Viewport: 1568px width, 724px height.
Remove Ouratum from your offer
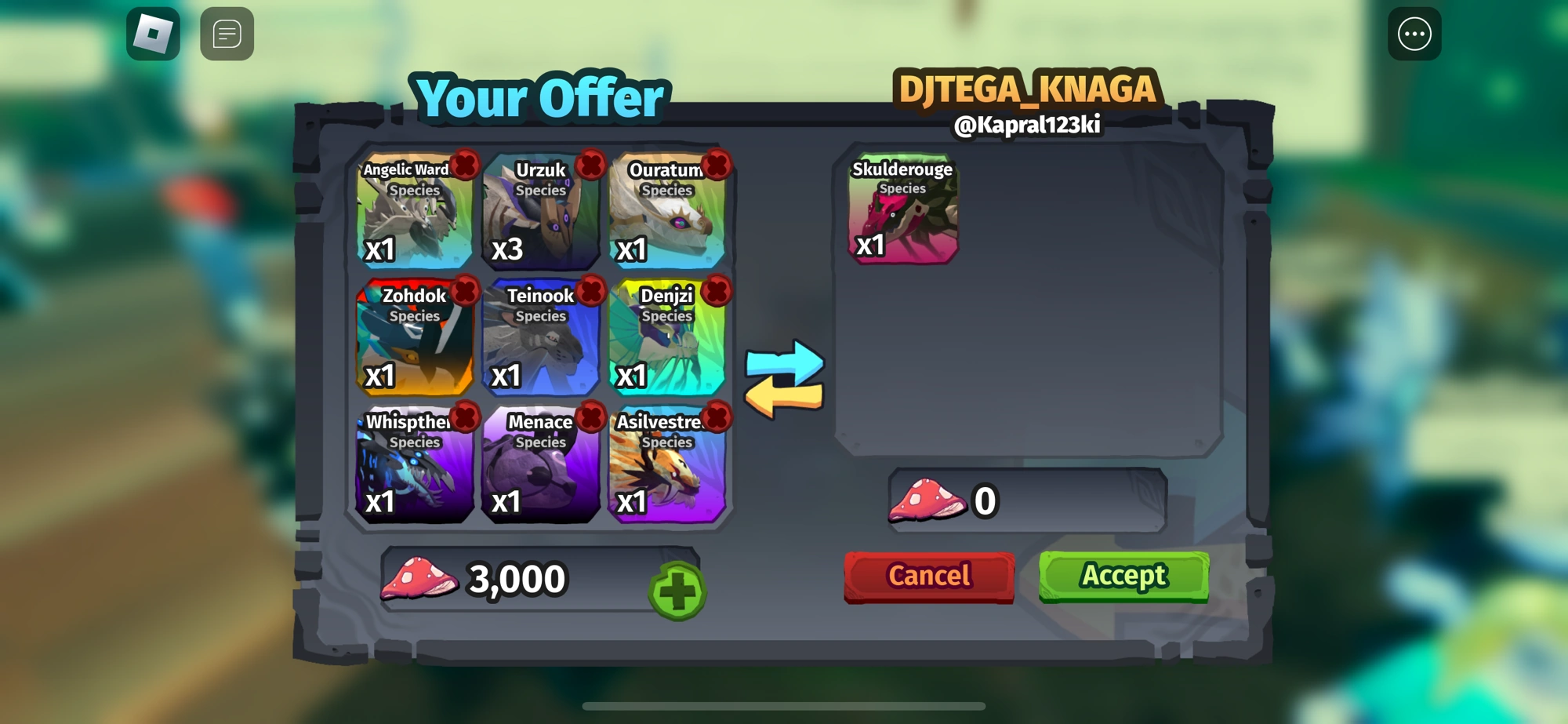coord(716,166)
